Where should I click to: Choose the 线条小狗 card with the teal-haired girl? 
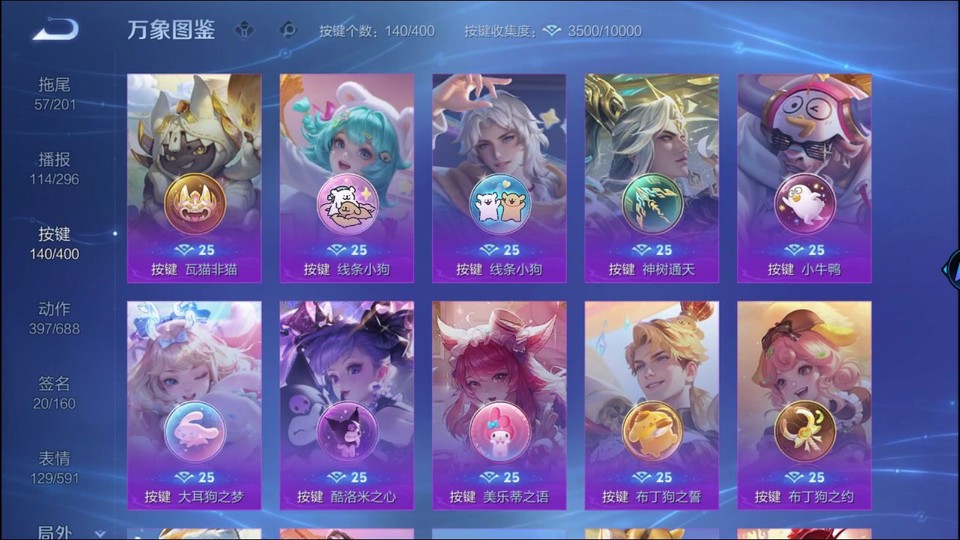[x=347, y=178]
